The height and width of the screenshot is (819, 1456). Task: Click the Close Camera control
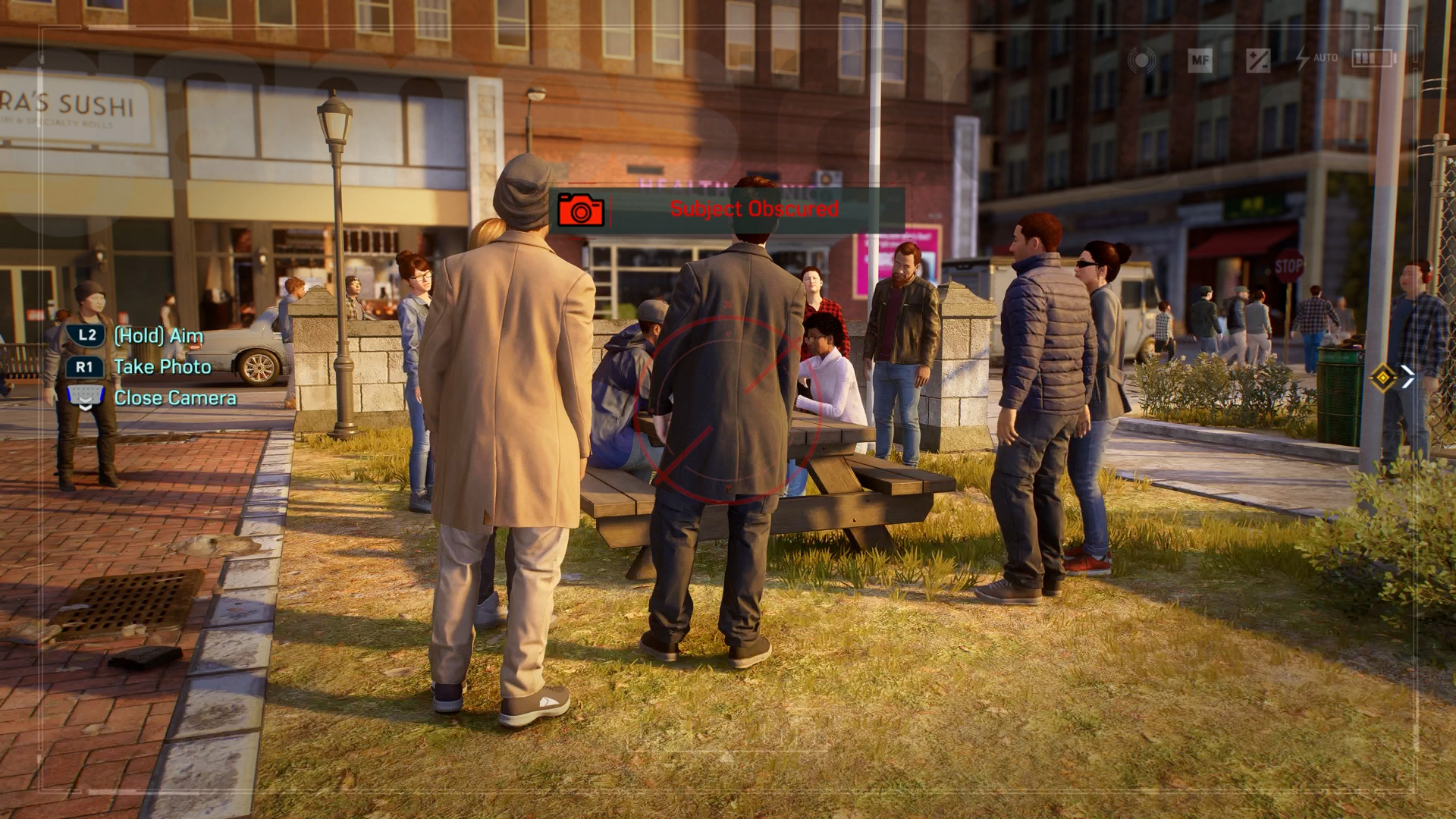174,397
